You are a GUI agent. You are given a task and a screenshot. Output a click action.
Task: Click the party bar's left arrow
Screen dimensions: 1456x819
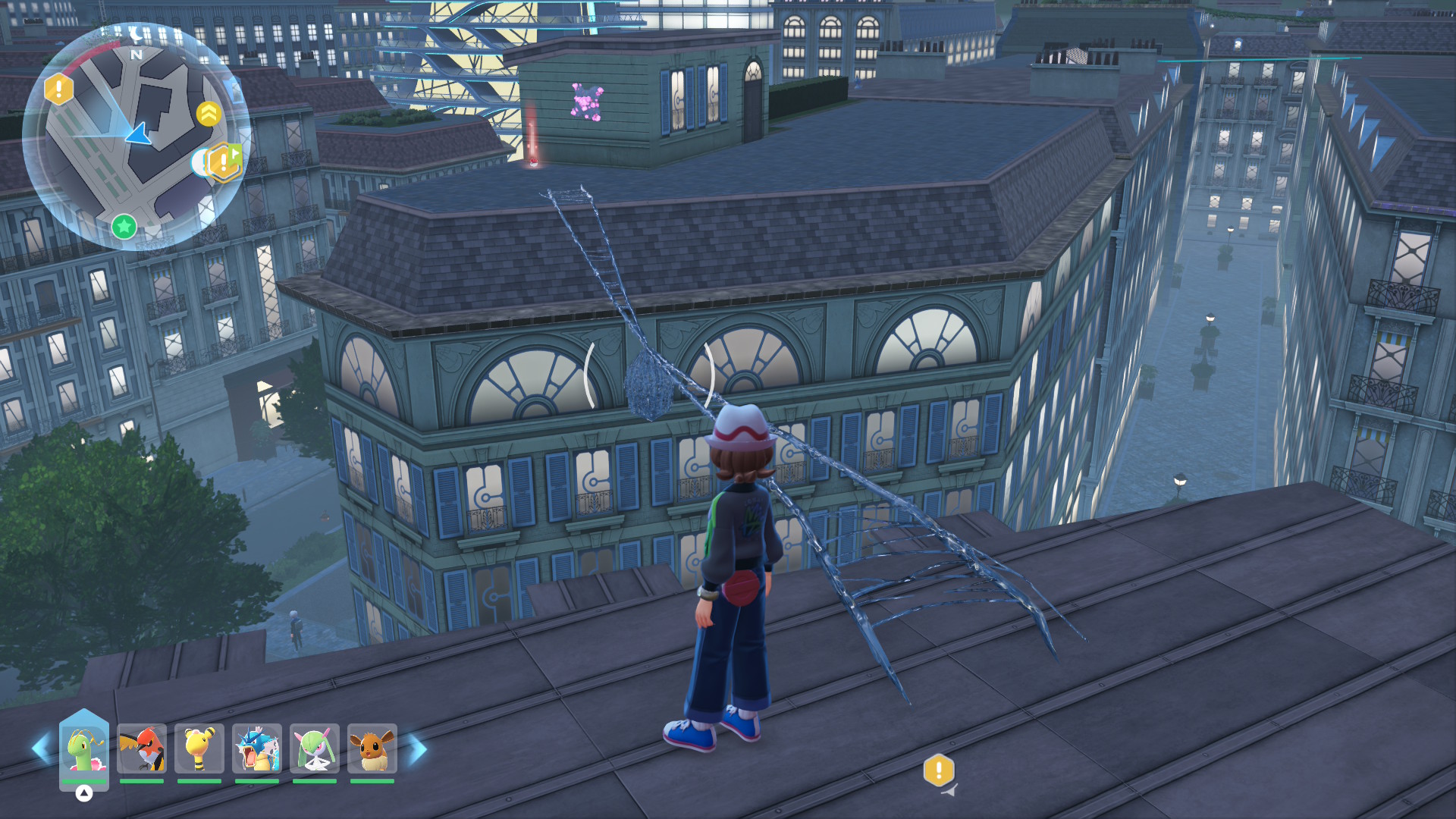tap(41, 748)
